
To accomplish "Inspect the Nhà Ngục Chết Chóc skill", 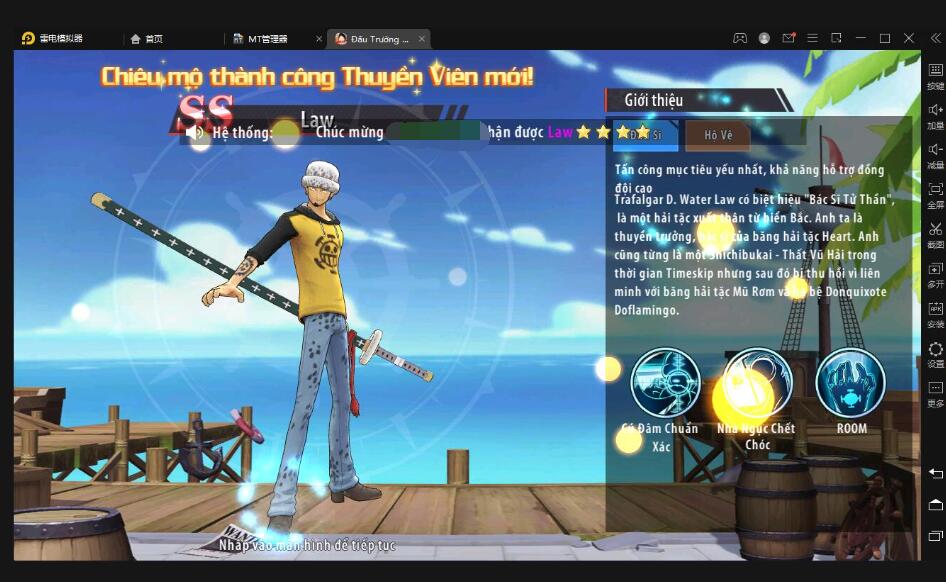I will [757, 382].
